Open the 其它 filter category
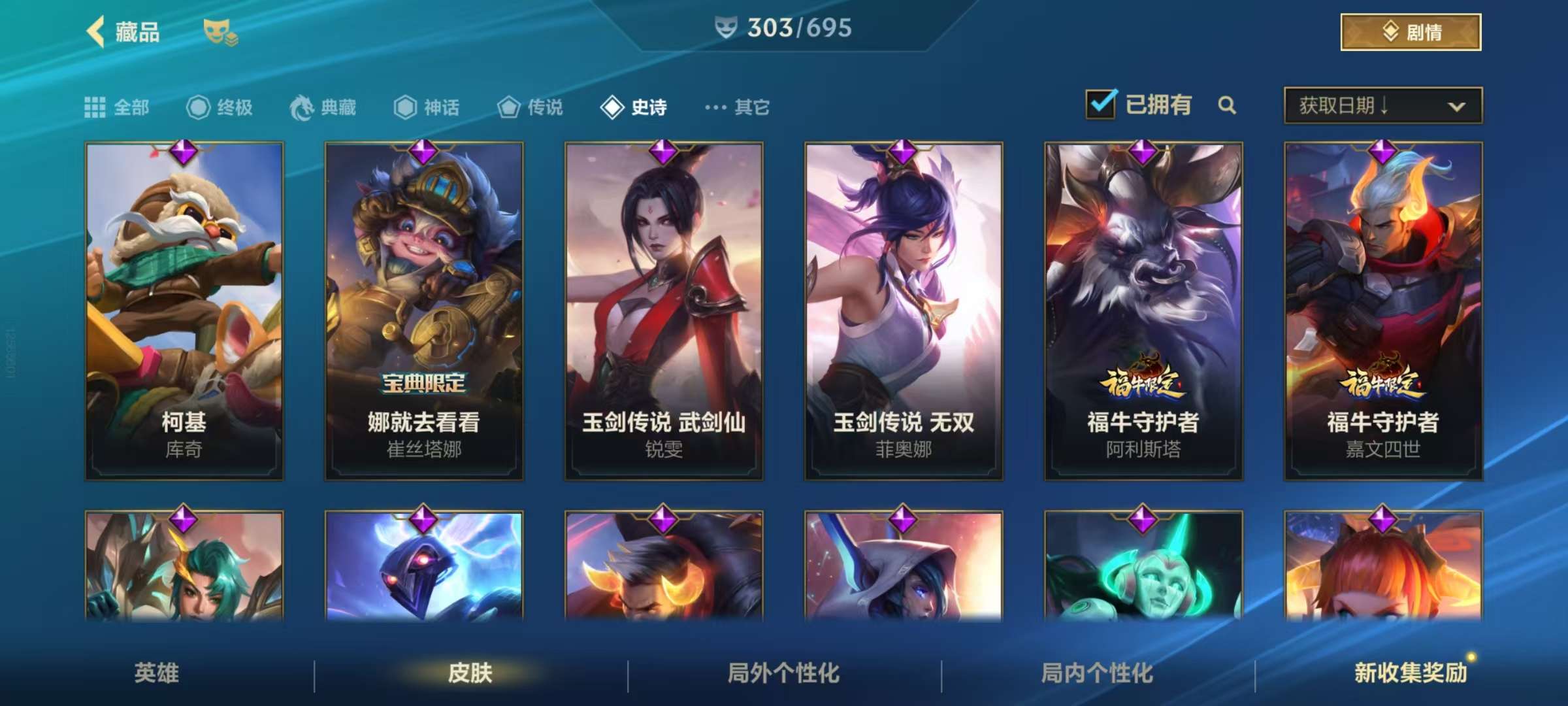This screenshot has height=706, width=1568. tap(738, 107)
